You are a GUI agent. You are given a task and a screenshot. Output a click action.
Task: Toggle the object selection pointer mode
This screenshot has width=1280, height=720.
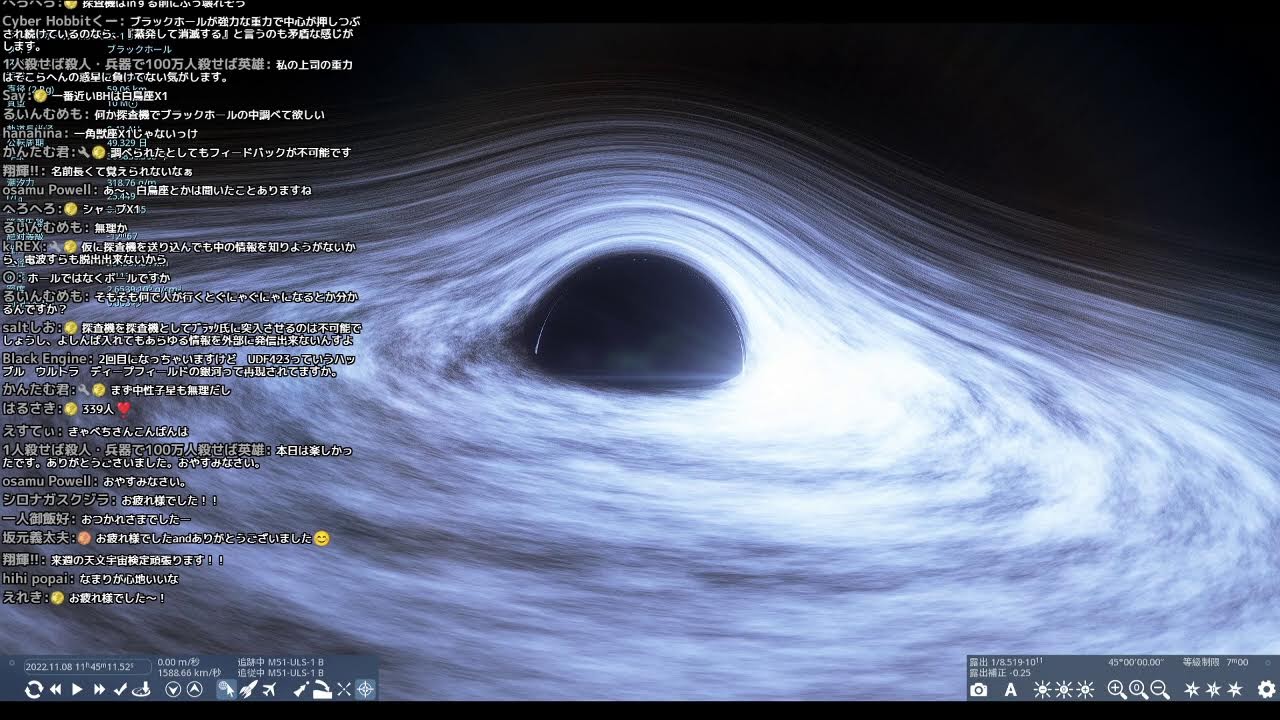[x=226, y=690]
